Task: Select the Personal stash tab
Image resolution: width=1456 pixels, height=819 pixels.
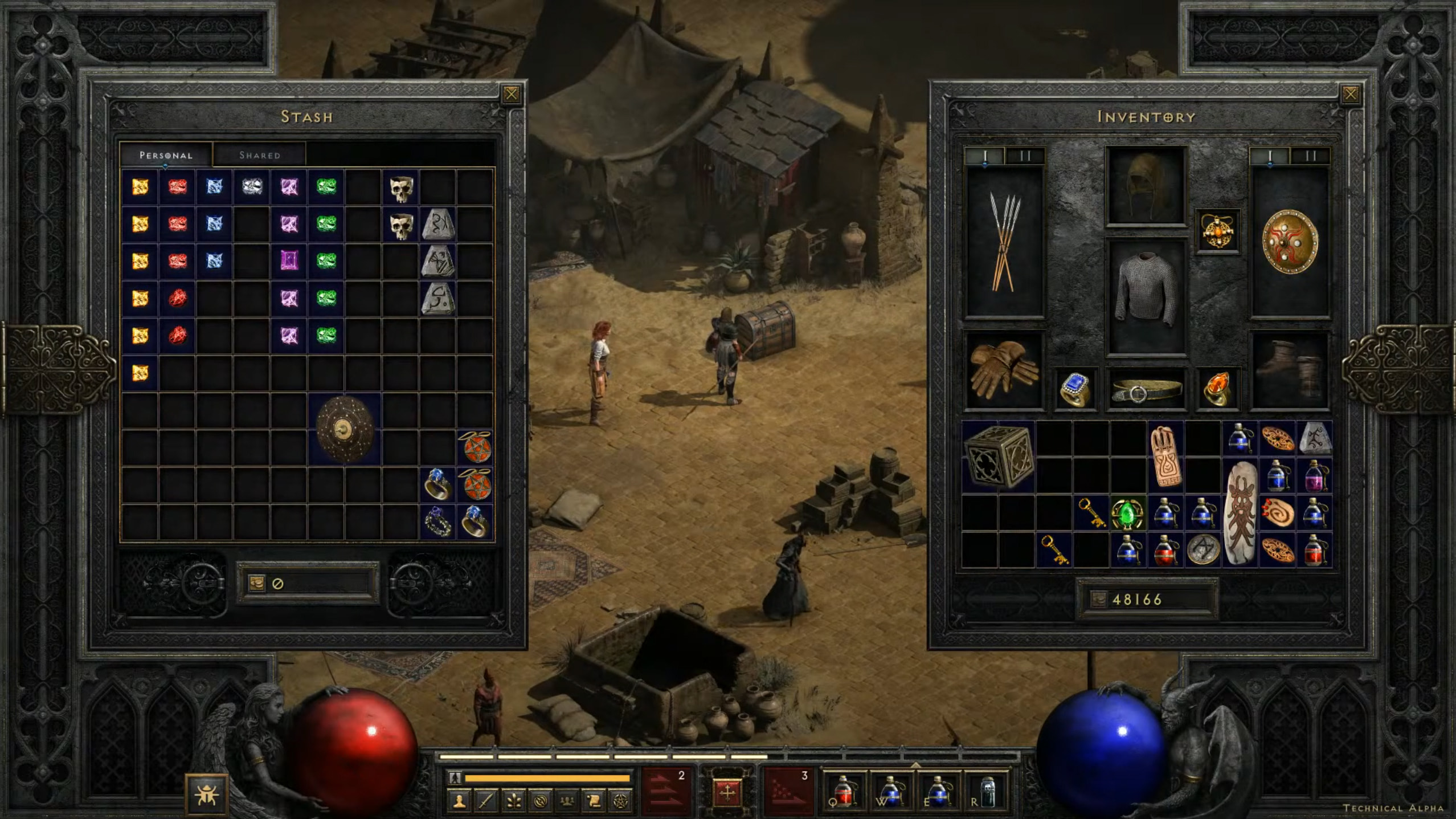Action: [166, 155]
